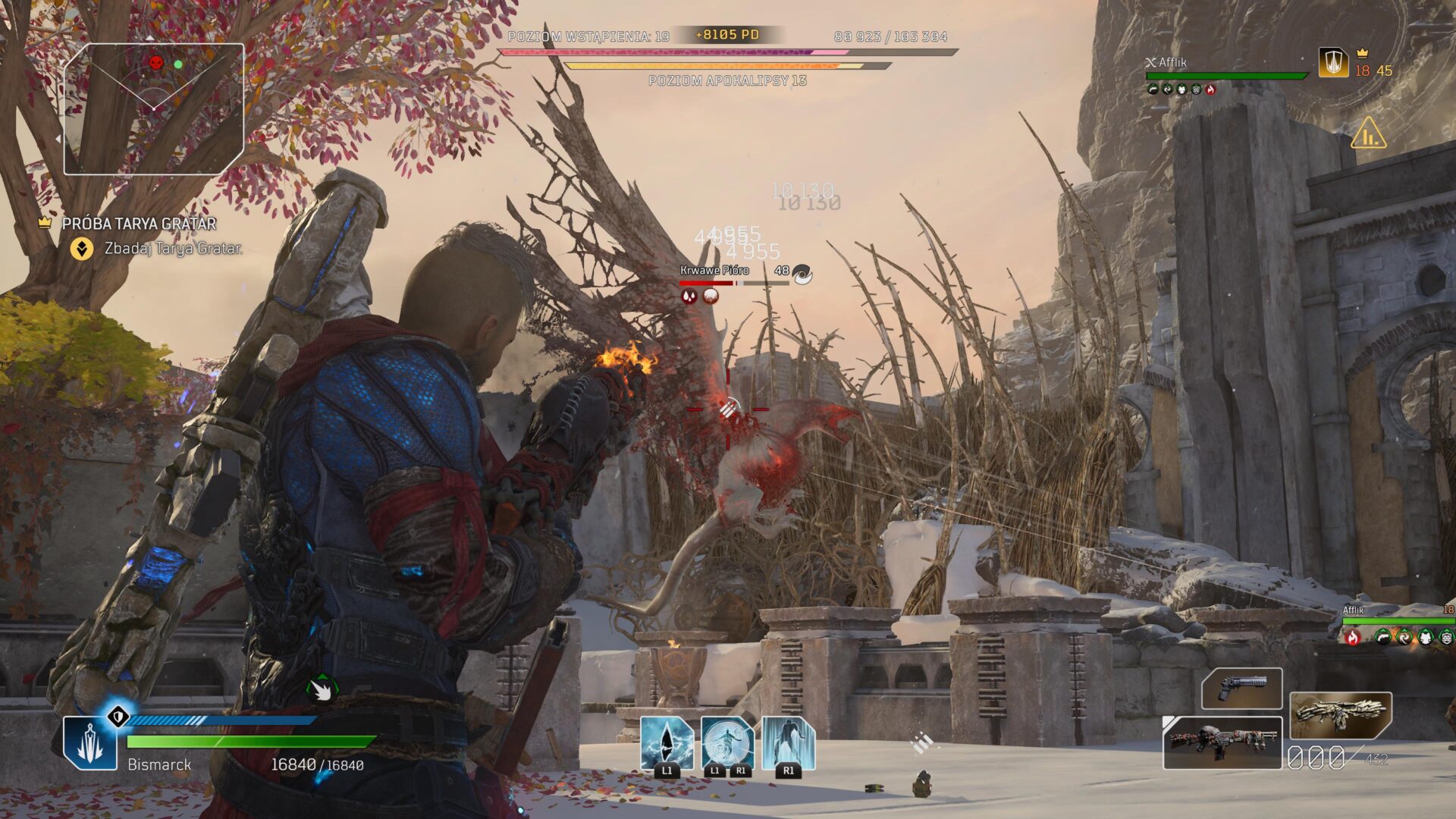
Task: Click the yellow warning triangle icon
Action: pos(1368,133)
